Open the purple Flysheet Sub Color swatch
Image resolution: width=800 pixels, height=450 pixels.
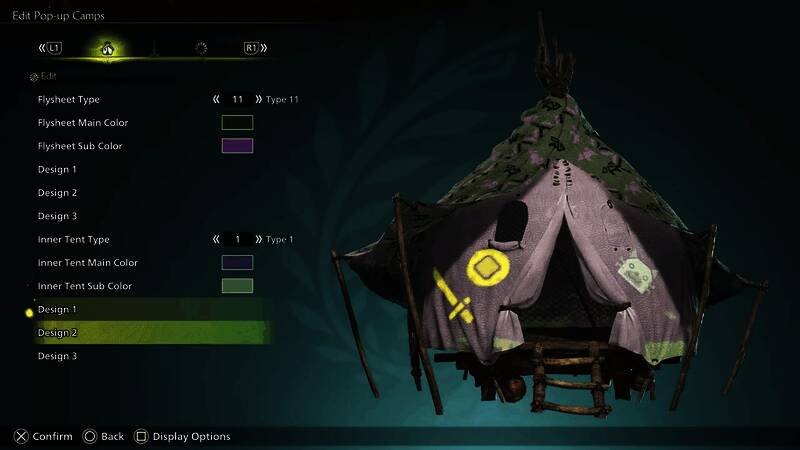pos(237,146)
